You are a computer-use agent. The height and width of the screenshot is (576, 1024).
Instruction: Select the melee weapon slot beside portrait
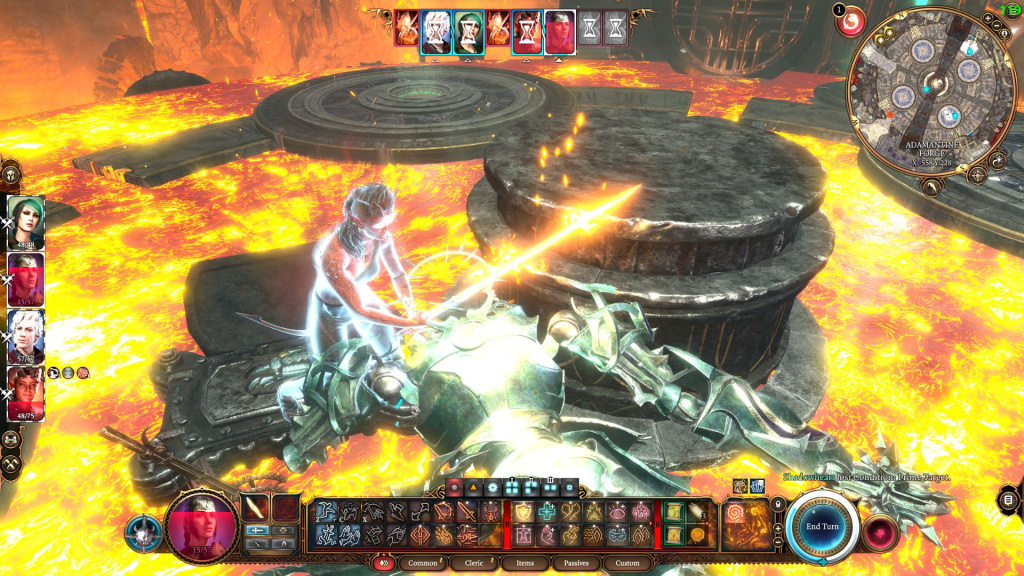click(257, 508)
